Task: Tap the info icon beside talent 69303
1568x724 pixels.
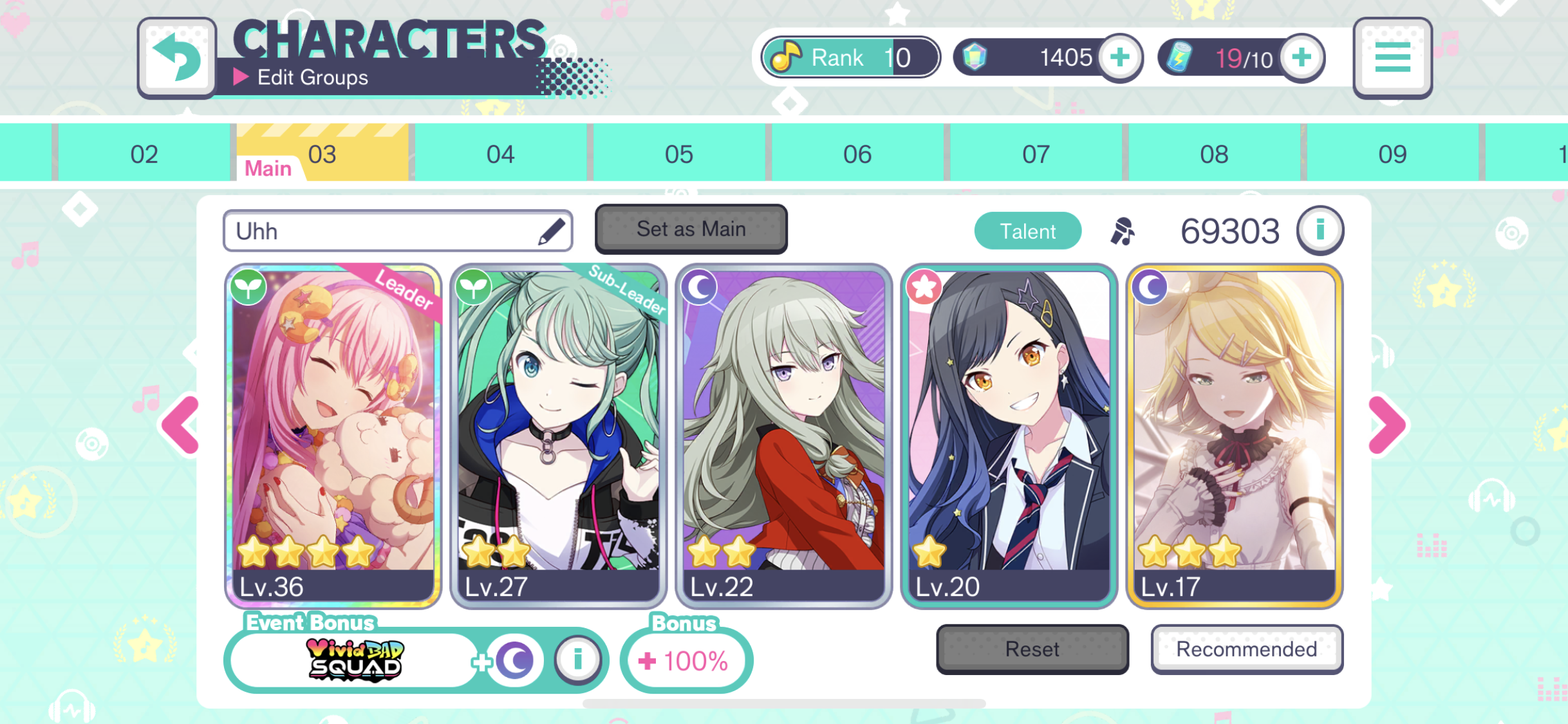Action: [1320, 230]
